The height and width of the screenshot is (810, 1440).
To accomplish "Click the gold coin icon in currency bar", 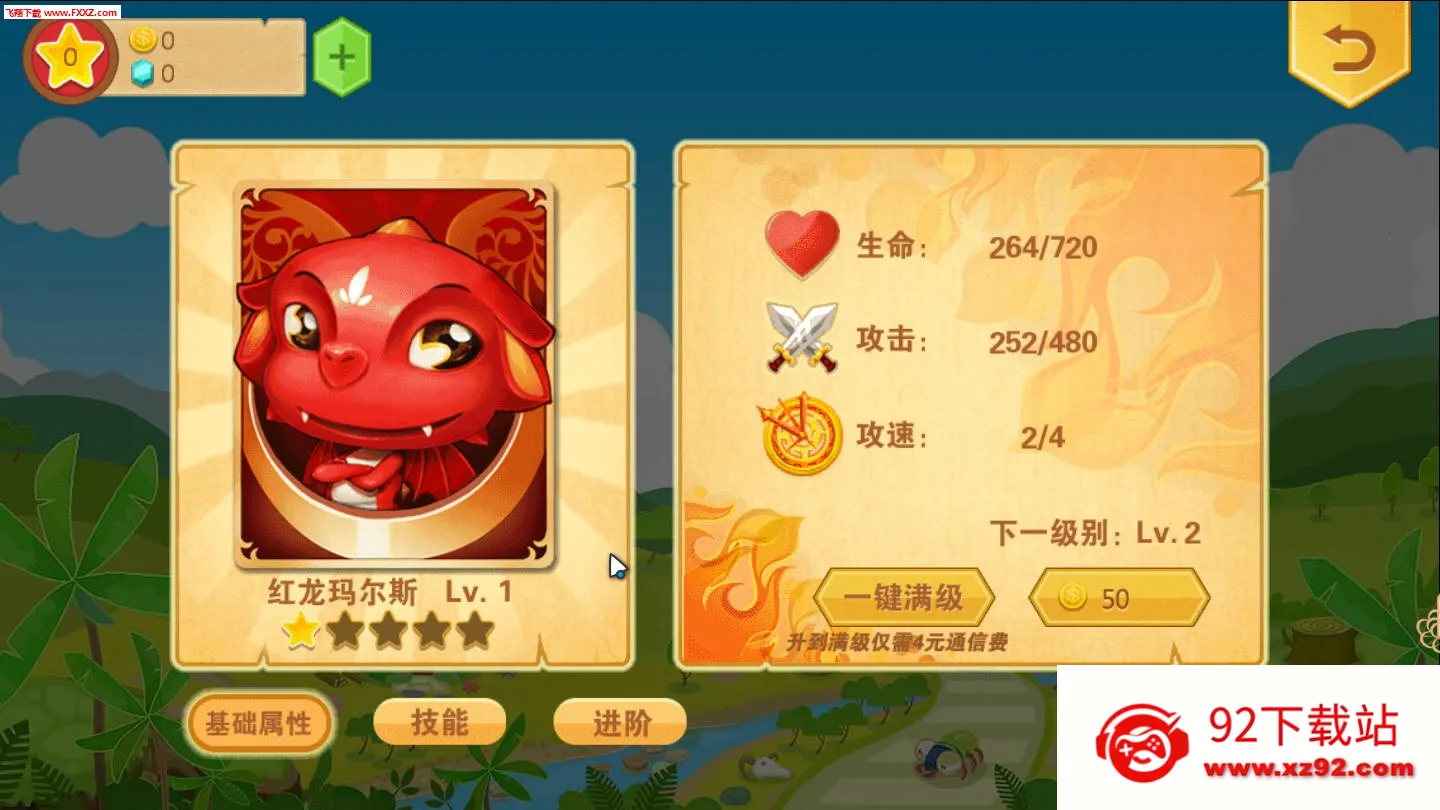I will tap(145, 41).
